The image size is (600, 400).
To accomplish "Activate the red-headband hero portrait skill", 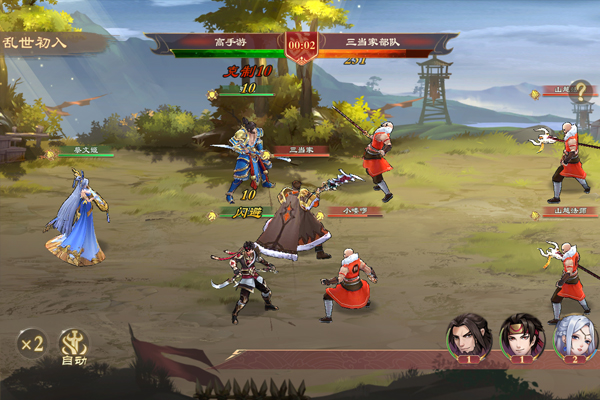I will pos(520,336).
